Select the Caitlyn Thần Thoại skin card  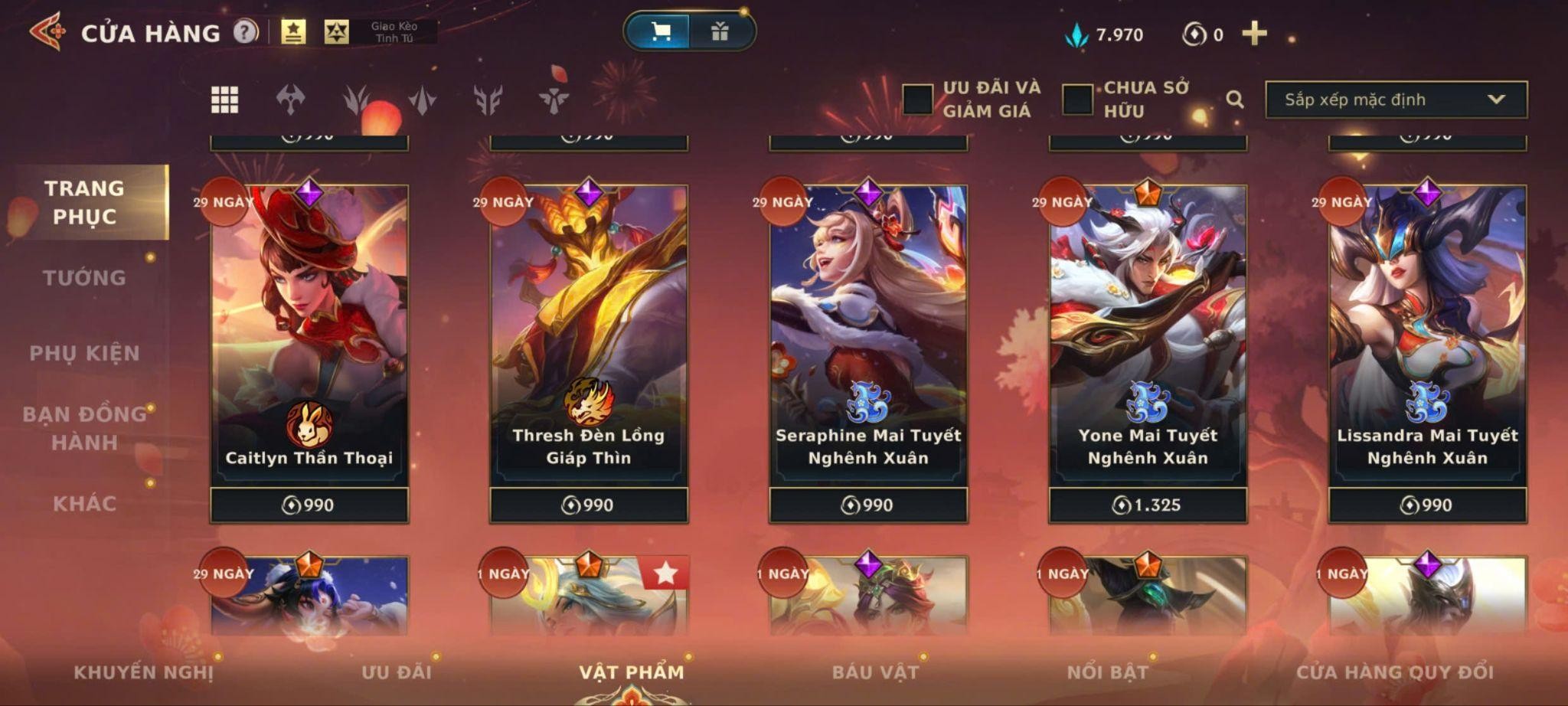[x=309, y=337]
